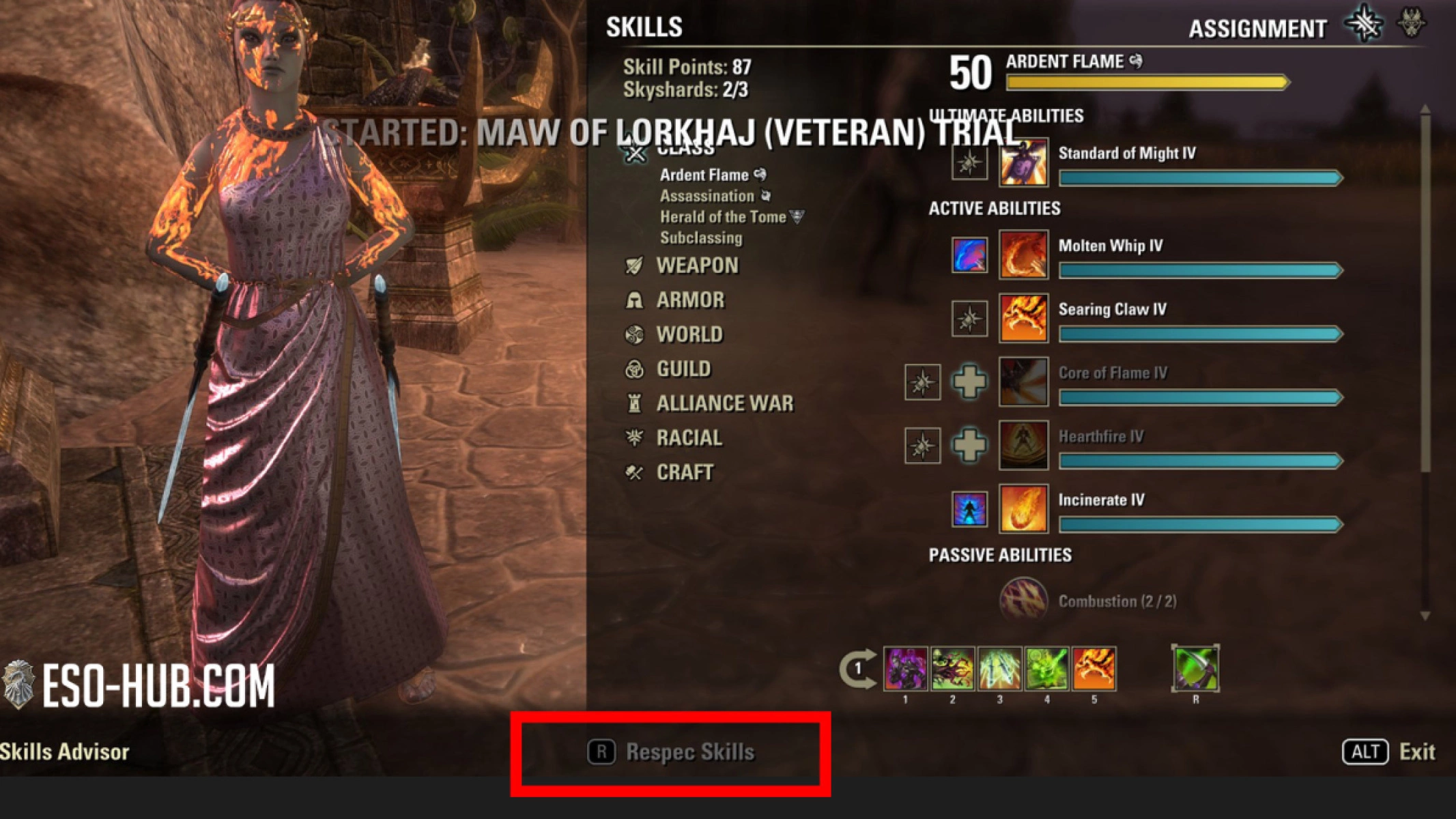Open the Incinerate IV ability icon
Image resolution: width=1456 pixels, height=819 pixels.
point(1023,509)
